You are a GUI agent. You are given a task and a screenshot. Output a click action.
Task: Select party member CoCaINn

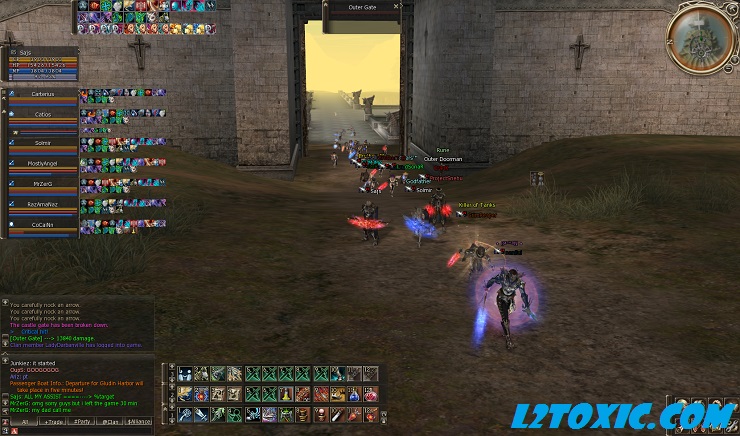coord(42,226)
